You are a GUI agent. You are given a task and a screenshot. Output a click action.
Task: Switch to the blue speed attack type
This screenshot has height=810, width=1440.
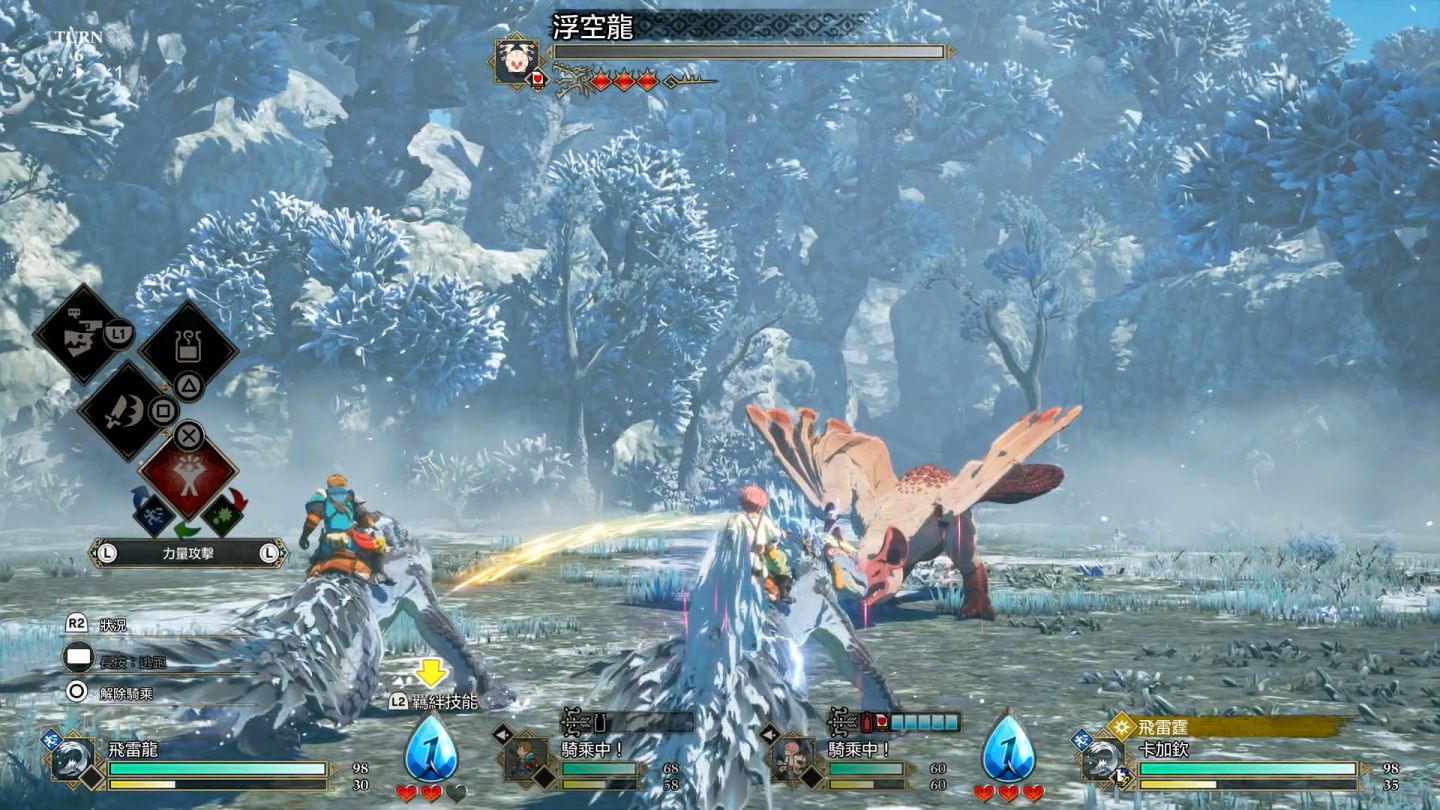click(153, 512)
